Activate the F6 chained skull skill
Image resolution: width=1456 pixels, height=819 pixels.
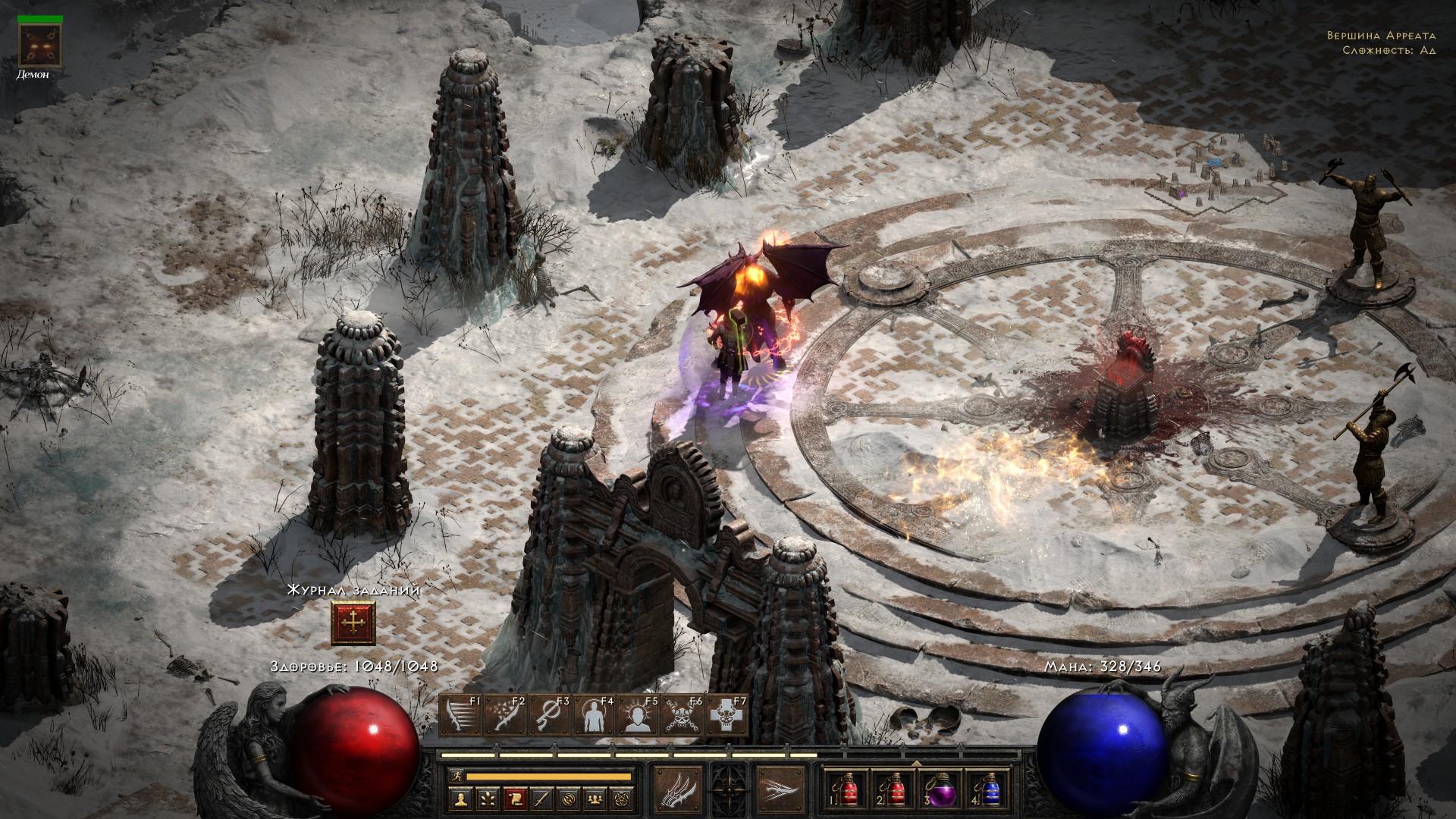point(682,717)
